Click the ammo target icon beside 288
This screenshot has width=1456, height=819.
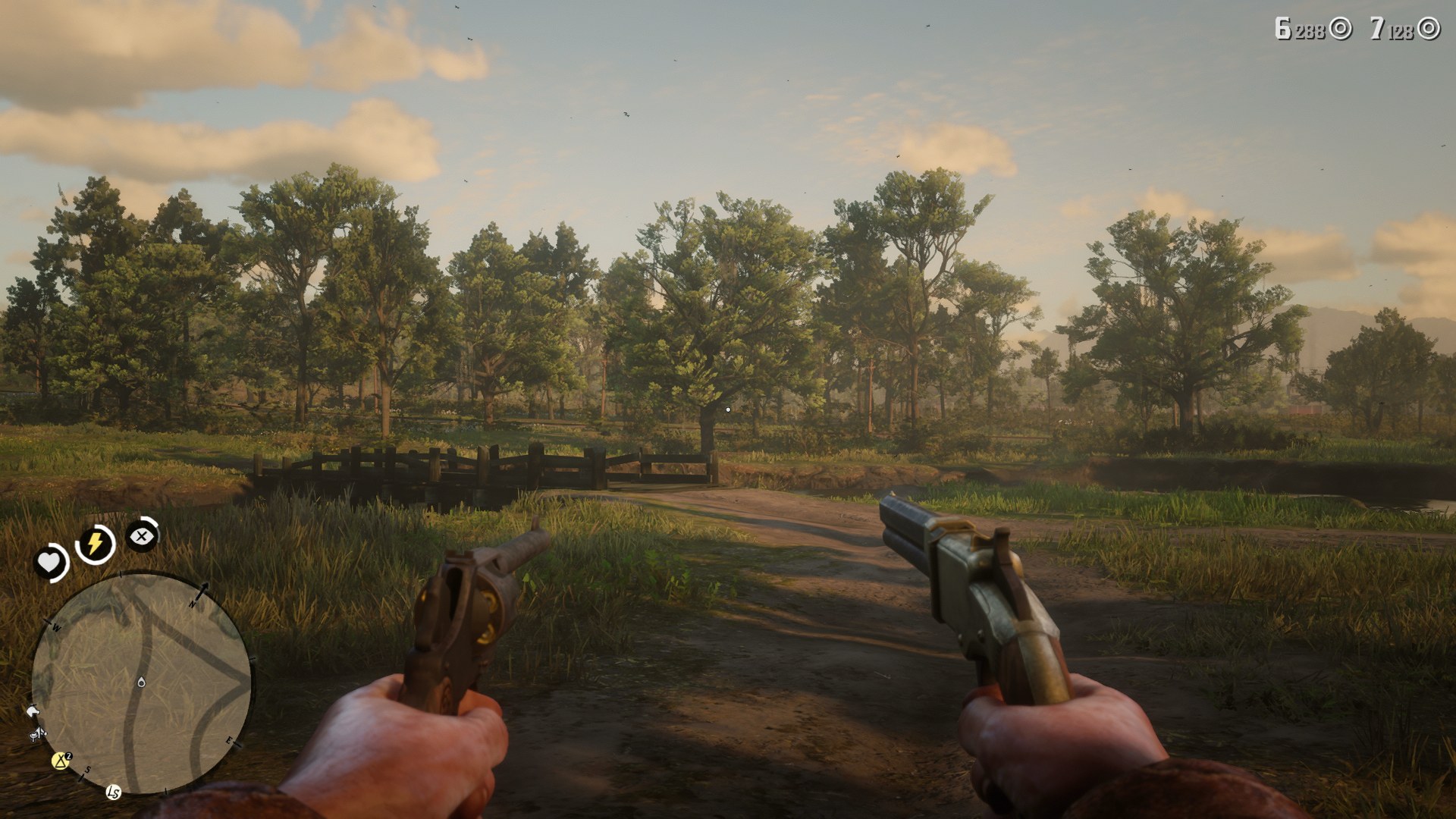point(1340,29)
